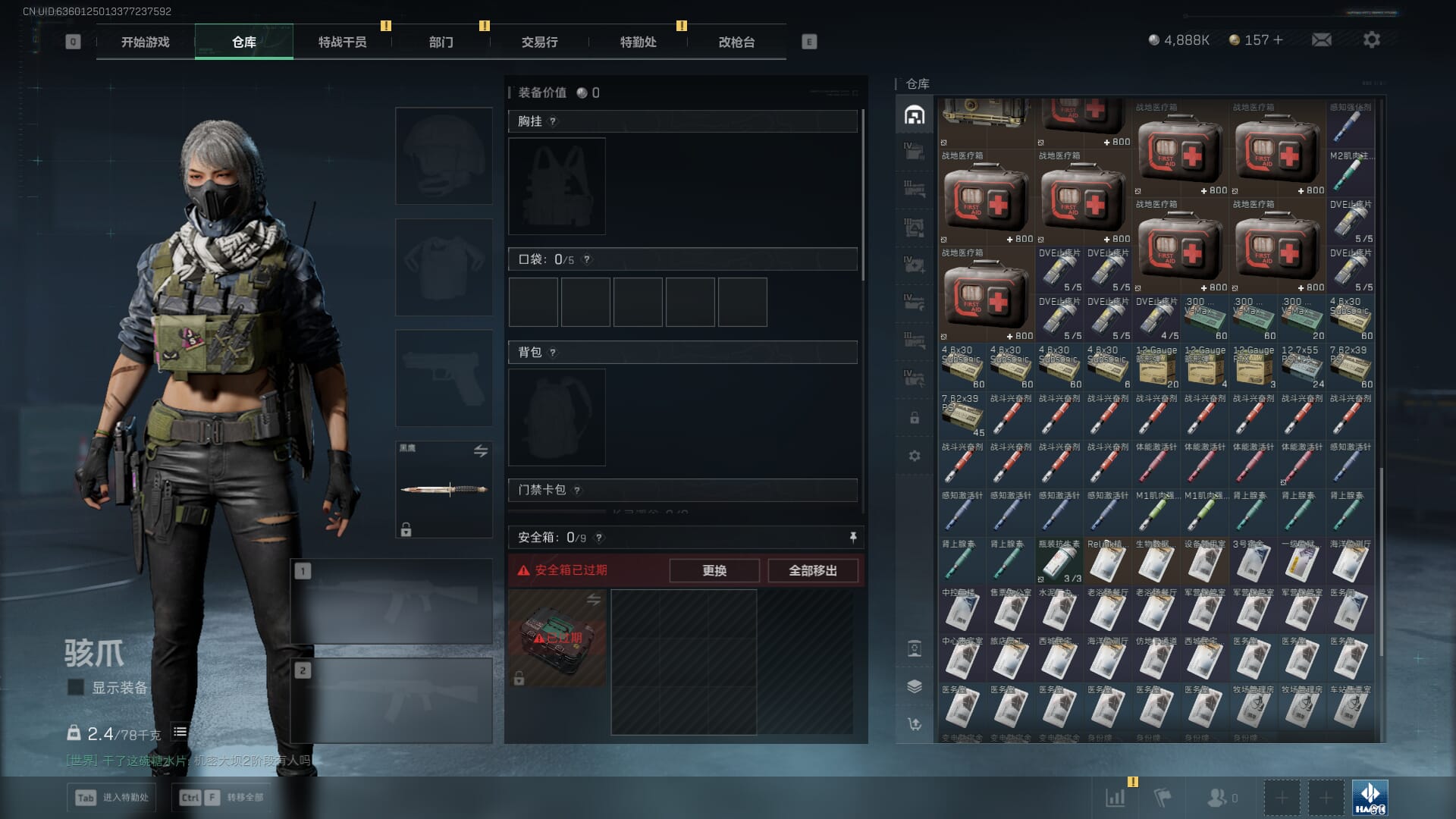Pin the safe box panel
This screenshot has height=819, width=1456.
[852, 537]
